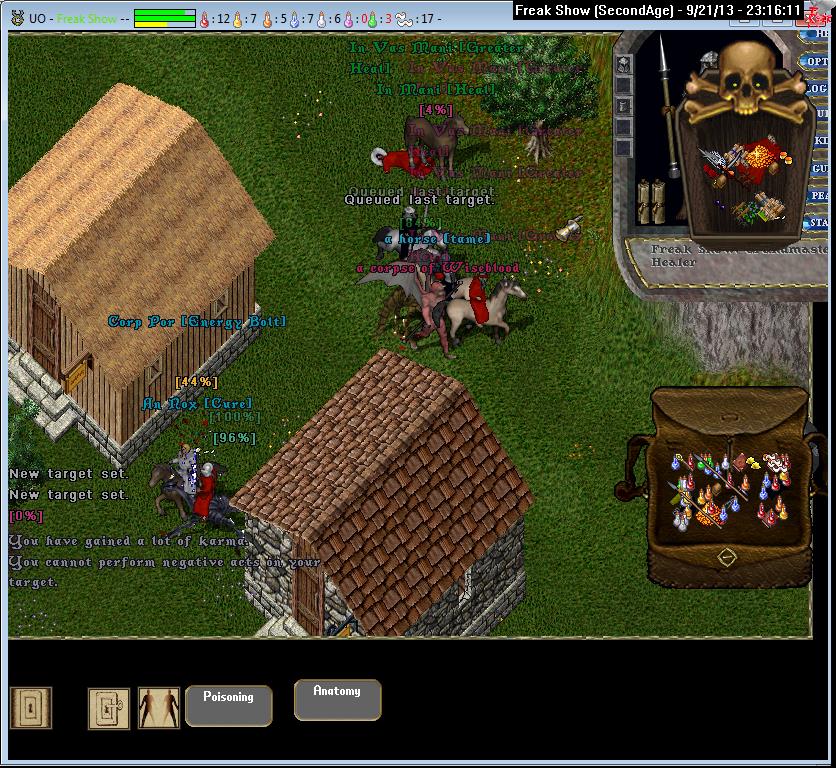Use the Anatomy skill button
Image resolution: width=836 pixels, height=768 pixels.
337,698
